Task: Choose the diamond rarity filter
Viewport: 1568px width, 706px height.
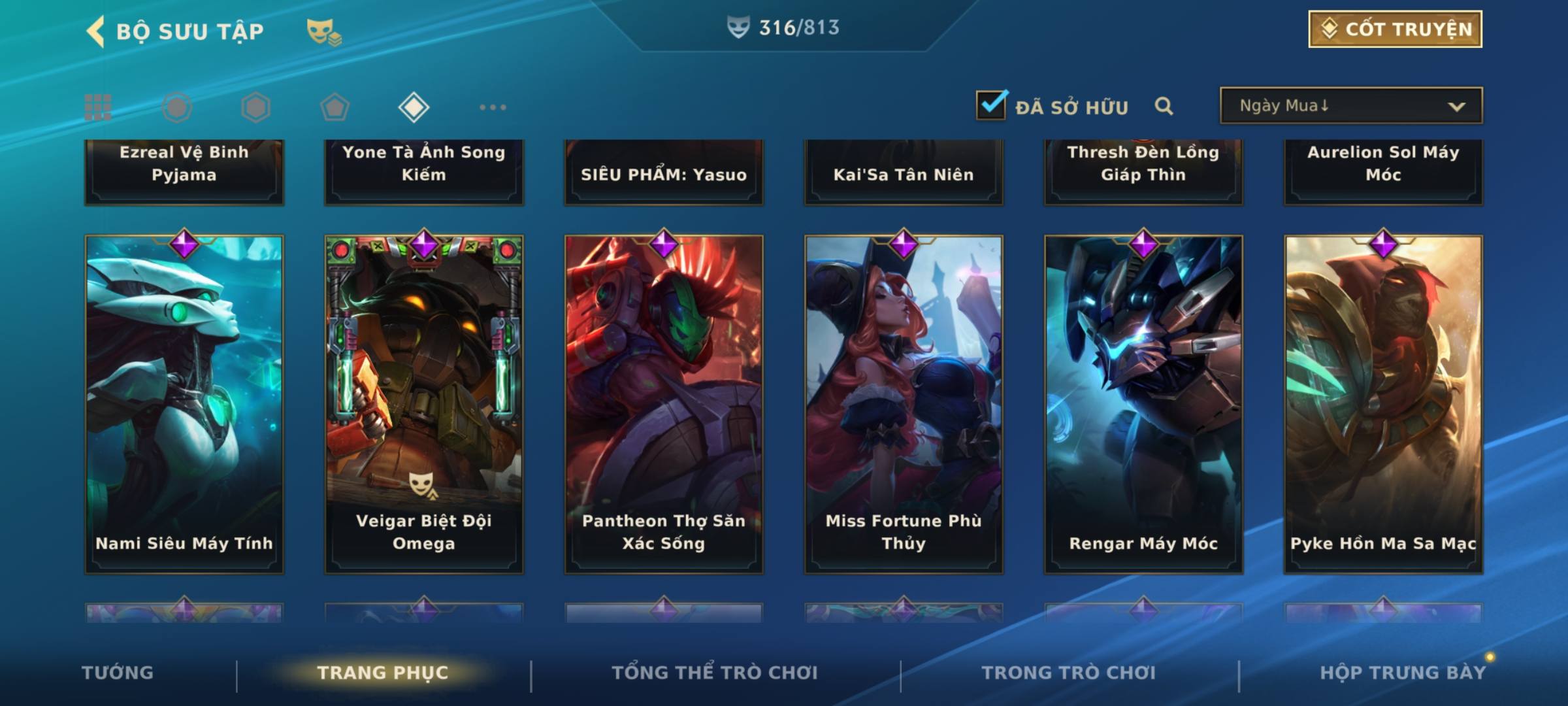Action: pos(414,107)
